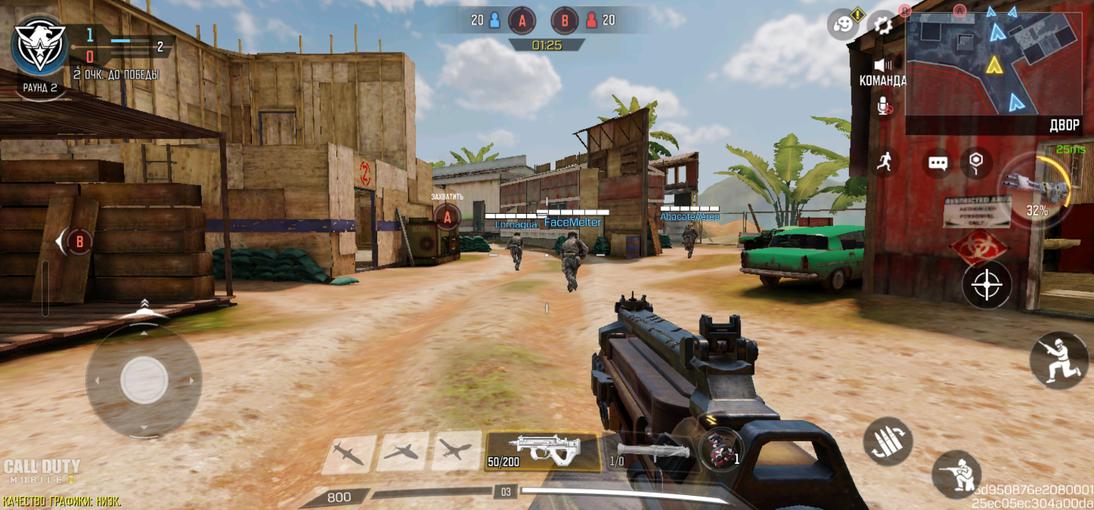
Task: Select the primary SMG weapon slot
Action: point(543,451)
